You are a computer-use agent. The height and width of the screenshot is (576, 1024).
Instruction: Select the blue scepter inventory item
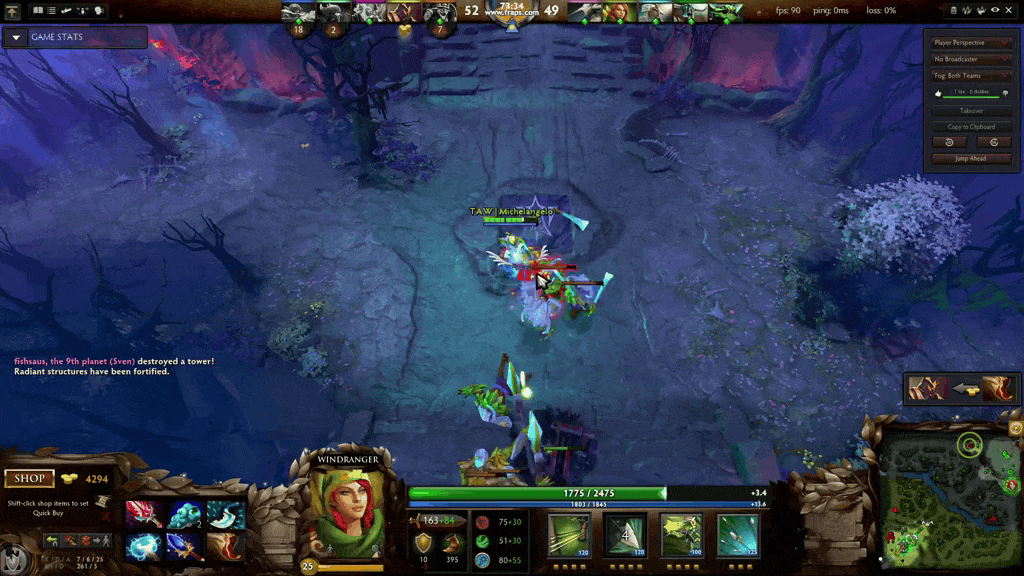184,546
